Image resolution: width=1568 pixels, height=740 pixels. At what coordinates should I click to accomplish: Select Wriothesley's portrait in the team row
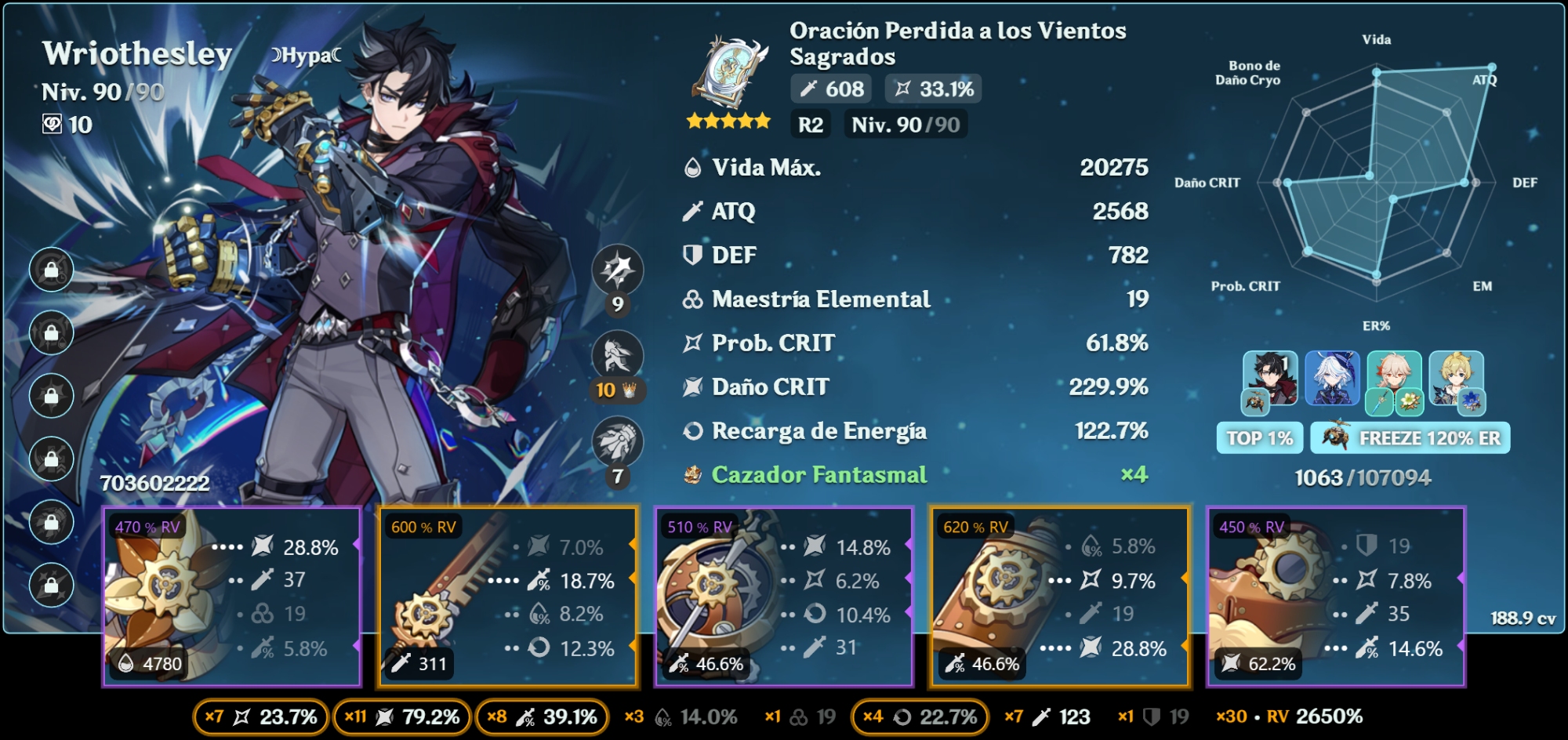coord(1270,379)
